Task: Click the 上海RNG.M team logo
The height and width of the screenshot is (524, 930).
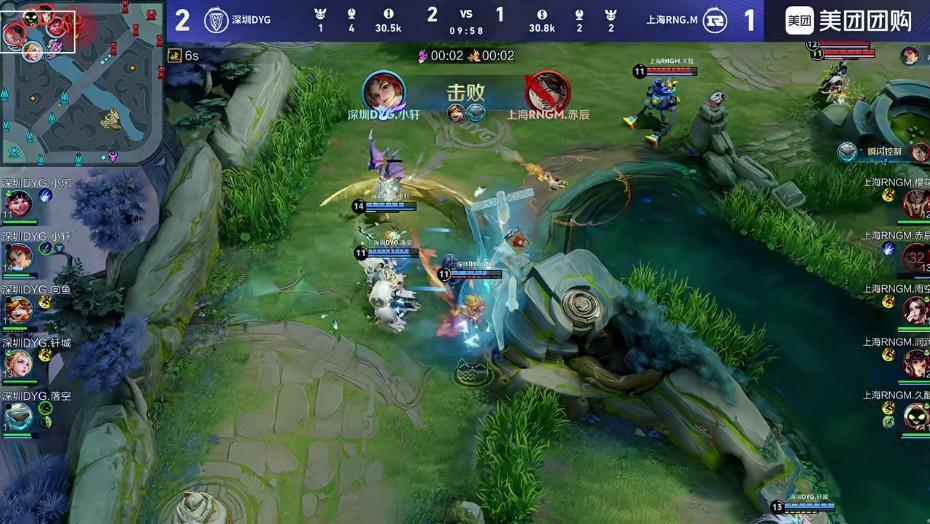Action: [x=714, y=20]
